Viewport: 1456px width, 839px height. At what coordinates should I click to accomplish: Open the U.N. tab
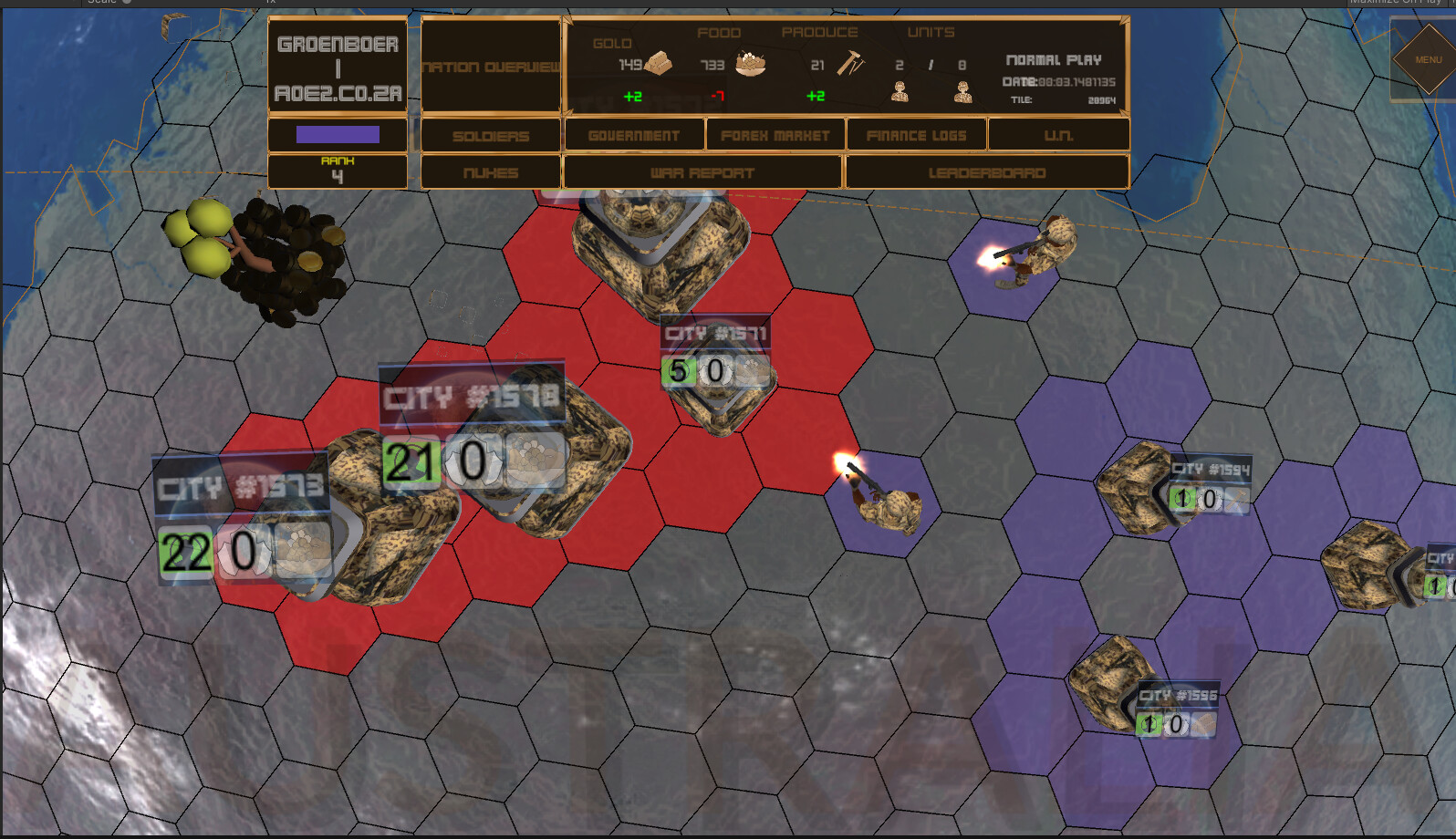coord(1058,134)
